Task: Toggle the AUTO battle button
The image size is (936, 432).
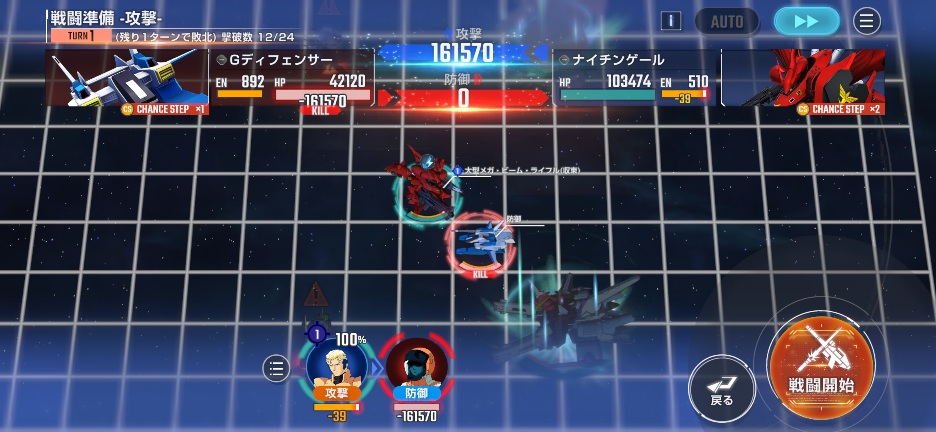Action: pos(728,20)
